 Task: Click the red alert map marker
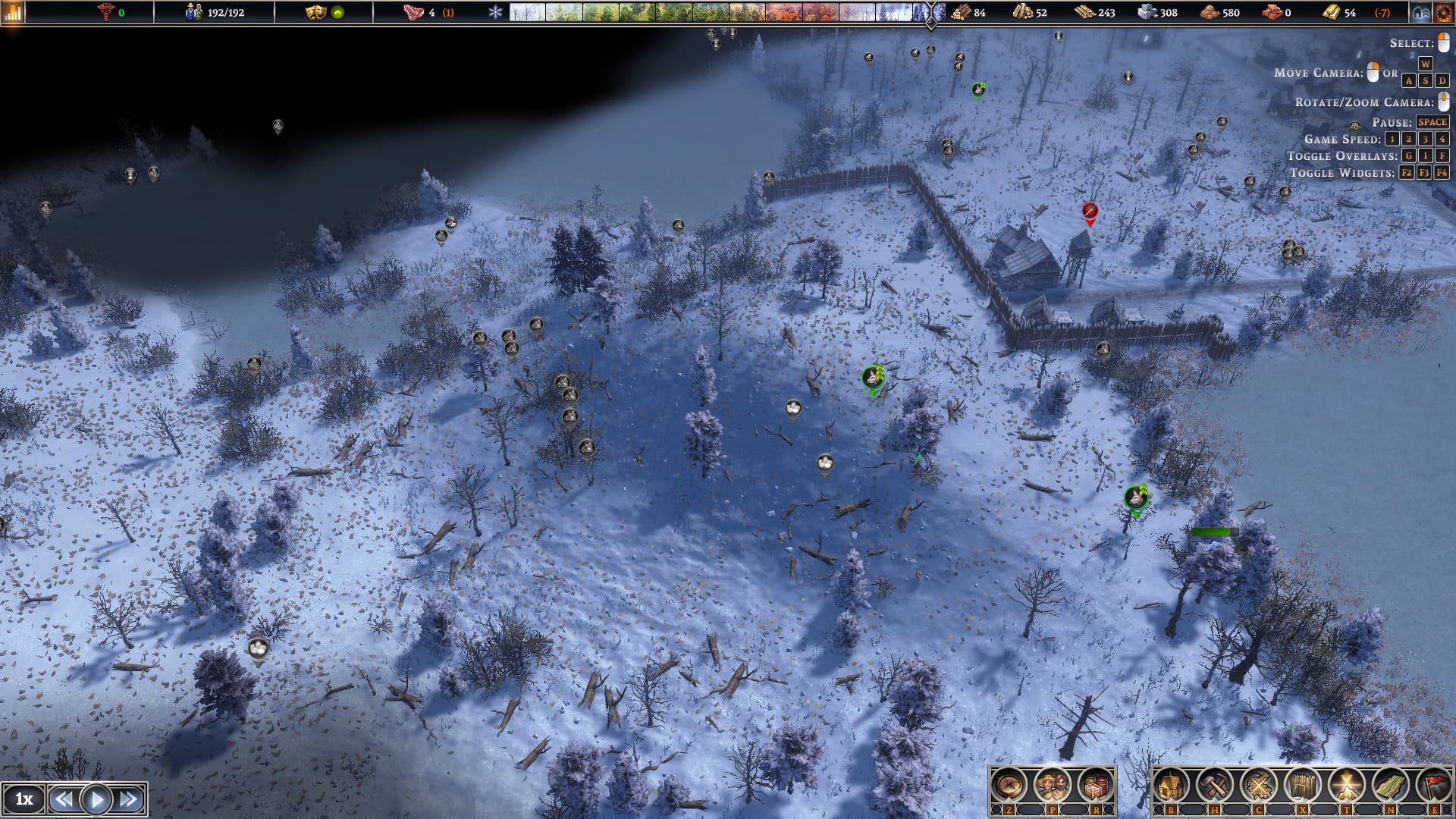pyautogui.click(x=1090, y=212)
